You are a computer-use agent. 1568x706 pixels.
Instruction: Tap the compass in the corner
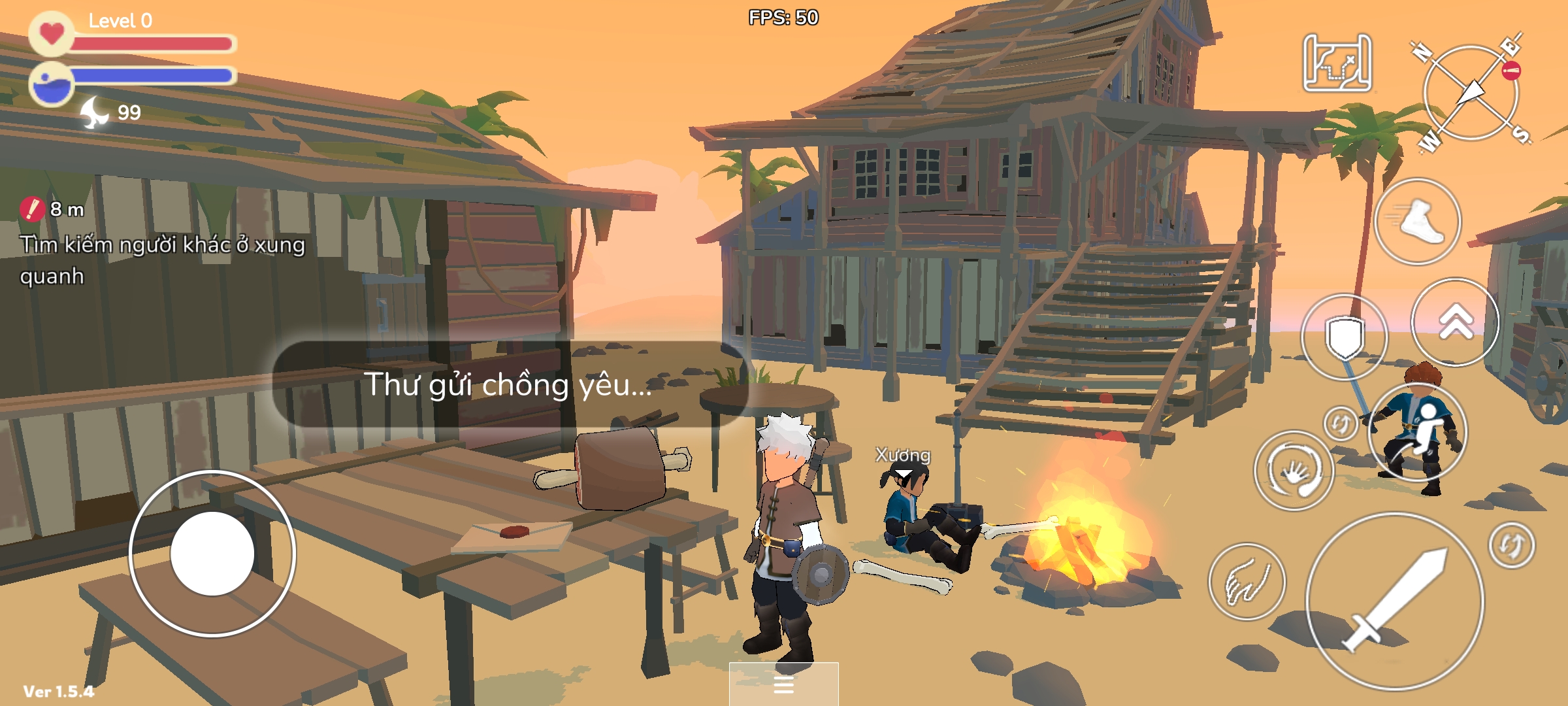(x=1471, y=93)
